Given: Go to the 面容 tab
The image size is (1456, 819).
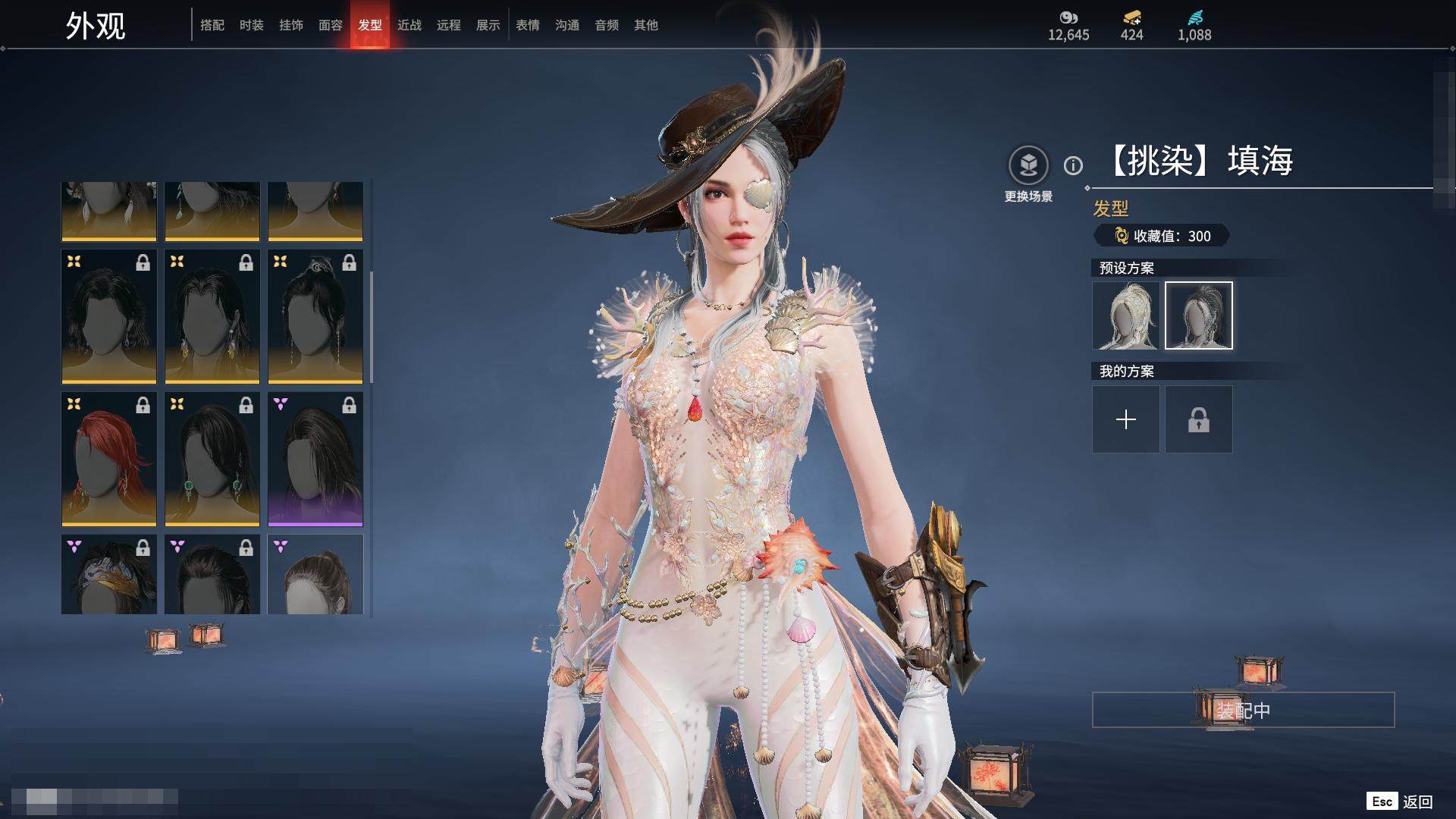Looking at the screenshot, I should tap(331, 25).
